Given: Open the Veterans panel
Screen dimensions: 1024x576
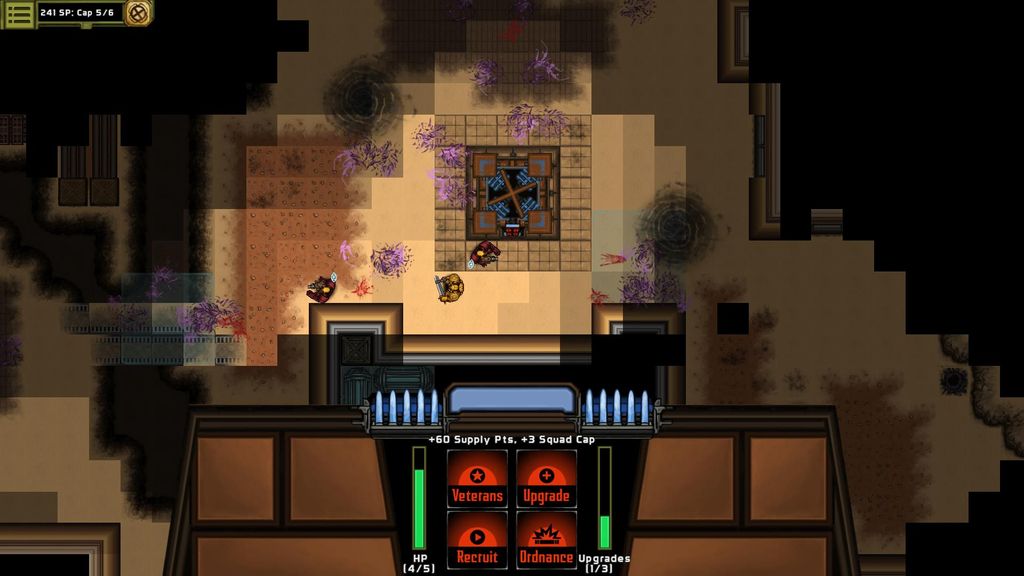Looking at the screenshot, I should [x=477, y=479].
